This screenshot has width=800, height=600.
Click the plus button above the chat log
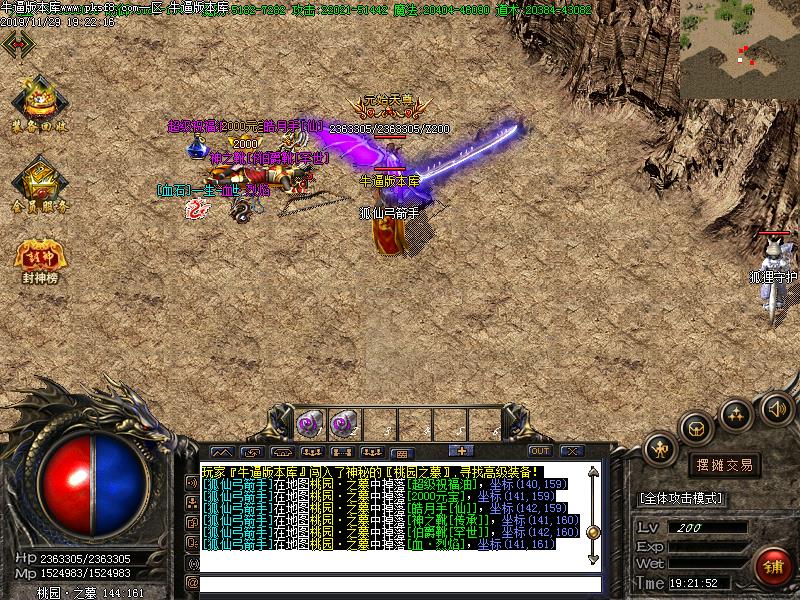pos(461,451)
